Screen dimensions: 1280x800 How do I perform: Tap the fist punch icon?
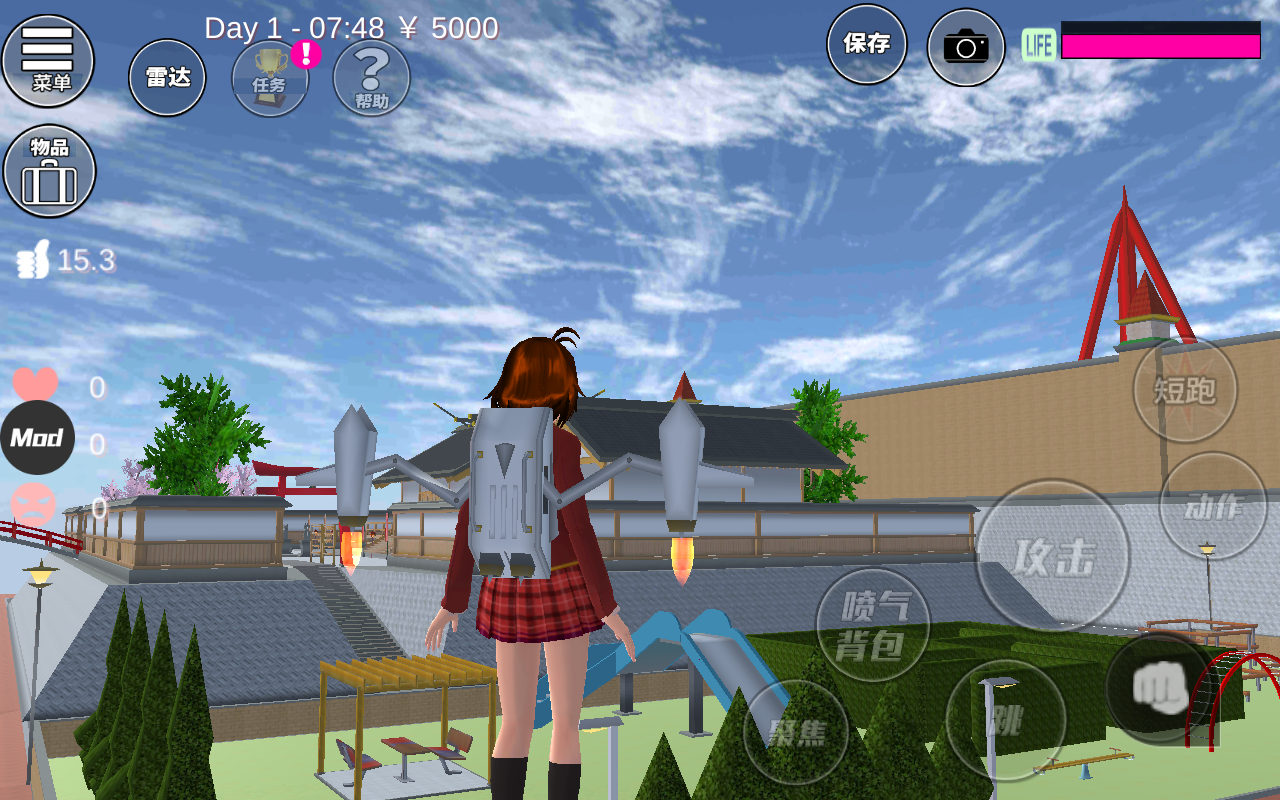click(1158, 689)
